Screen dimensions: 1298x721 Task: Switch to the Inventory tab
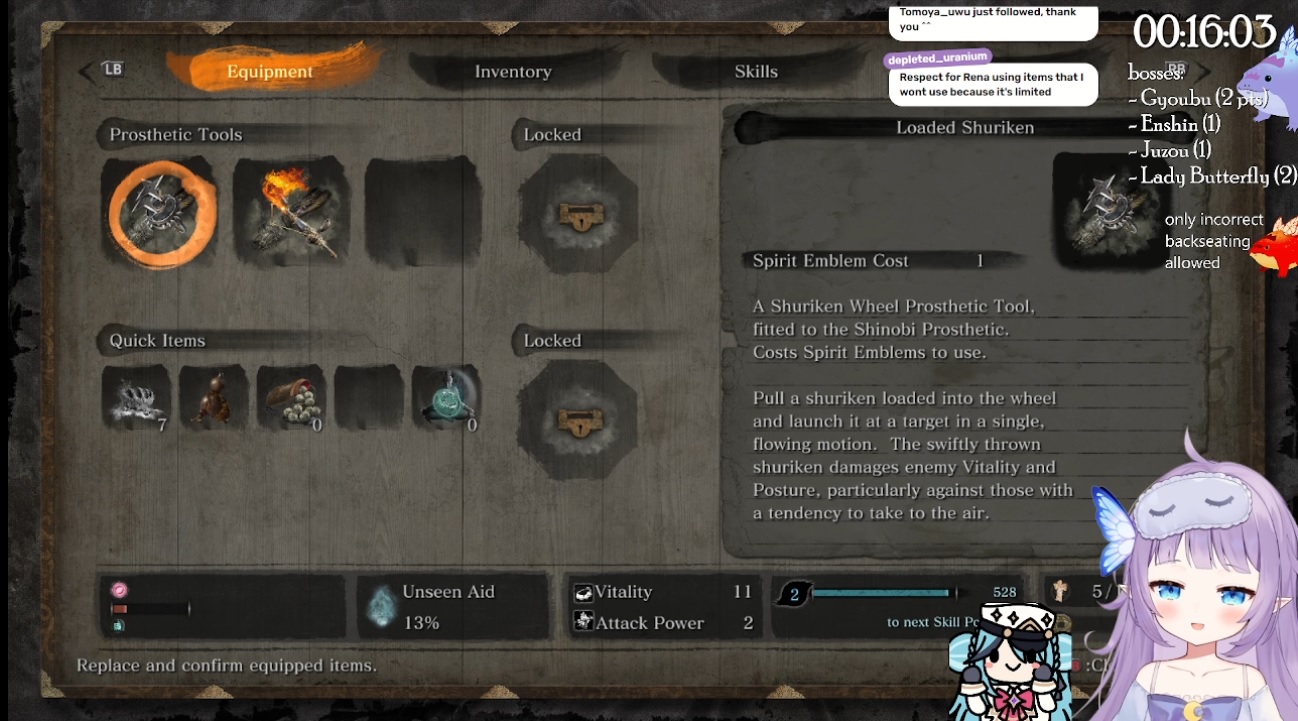tap(512, 71)
